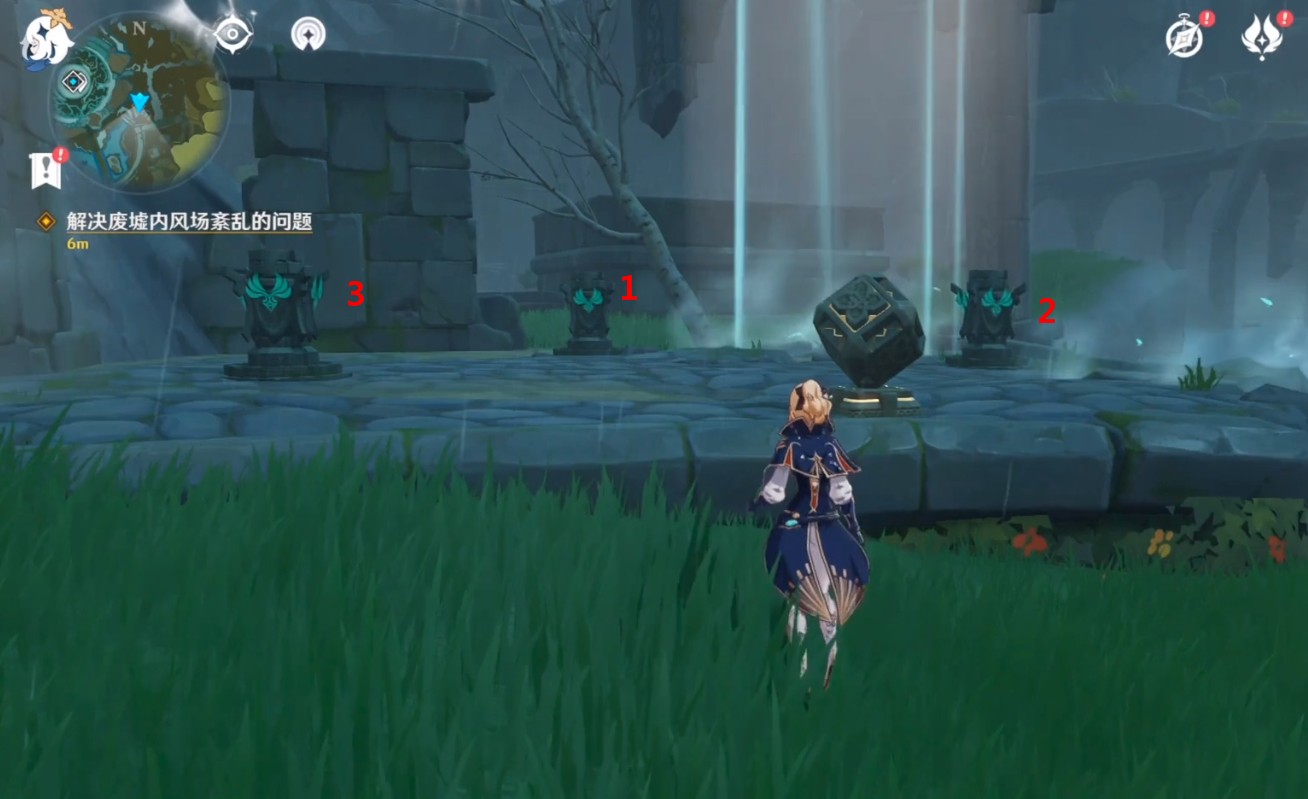Open the map from the circular minimap
Image resolution: width=1308 pixels, height=799 pixels.
pyautogui.click(x=140, y=102)
